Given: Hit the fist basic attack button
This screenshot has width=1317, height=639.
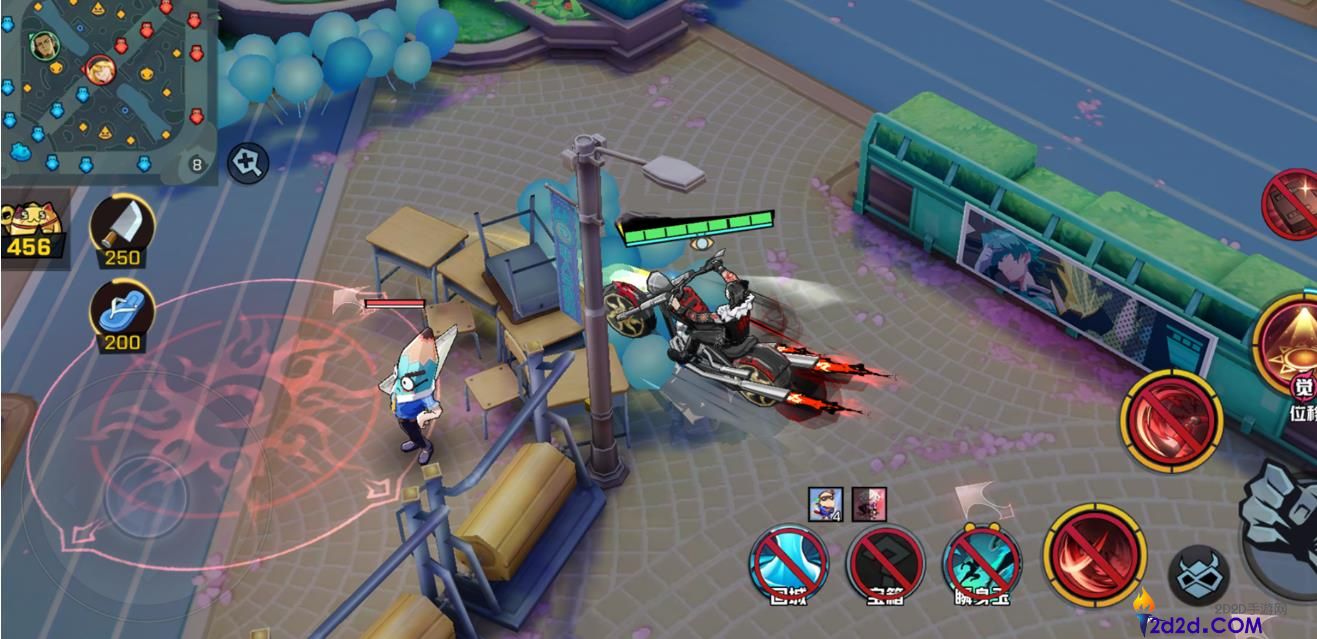Looking at the screenshot, I should click(1283, 522).
